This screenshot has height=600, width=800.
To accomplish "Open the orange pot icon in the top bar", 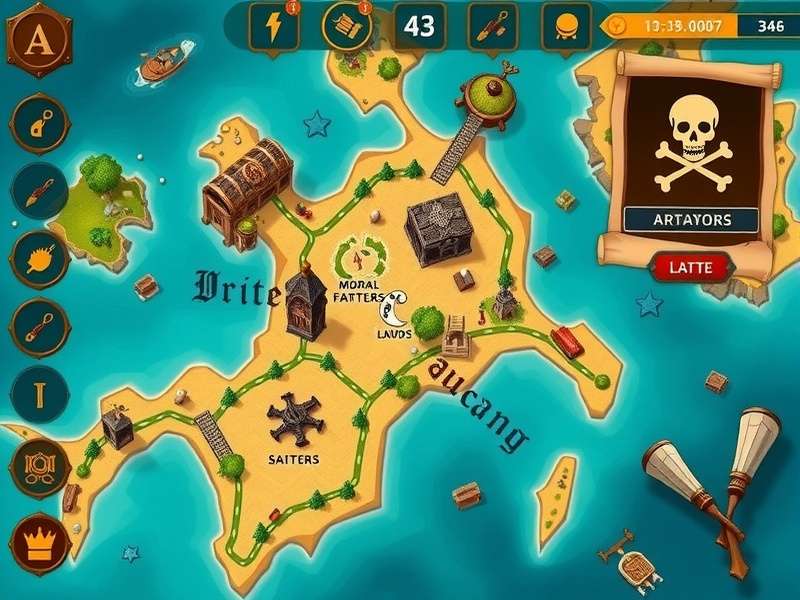I will point(566,26).
